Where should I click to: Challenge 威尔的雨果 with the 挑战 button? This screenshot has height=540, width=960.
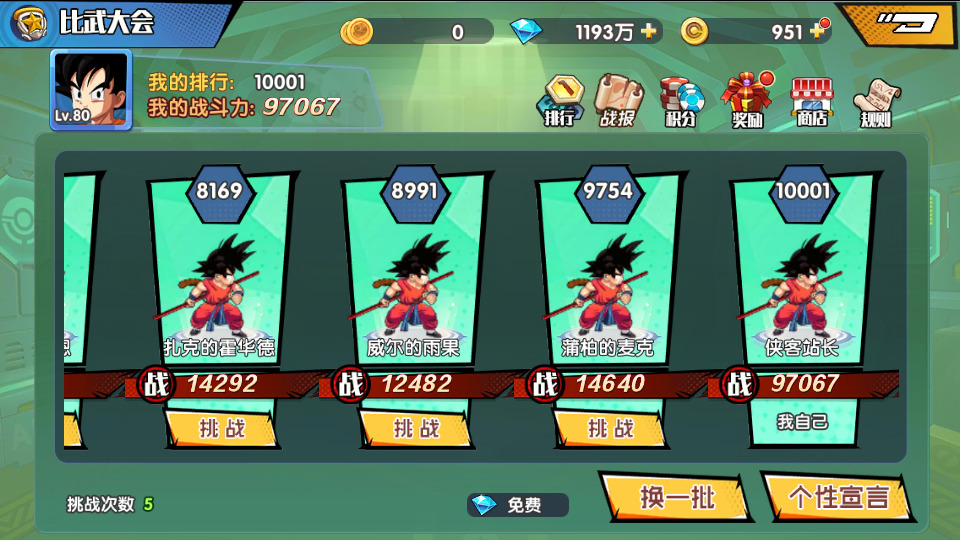(415, 428)
